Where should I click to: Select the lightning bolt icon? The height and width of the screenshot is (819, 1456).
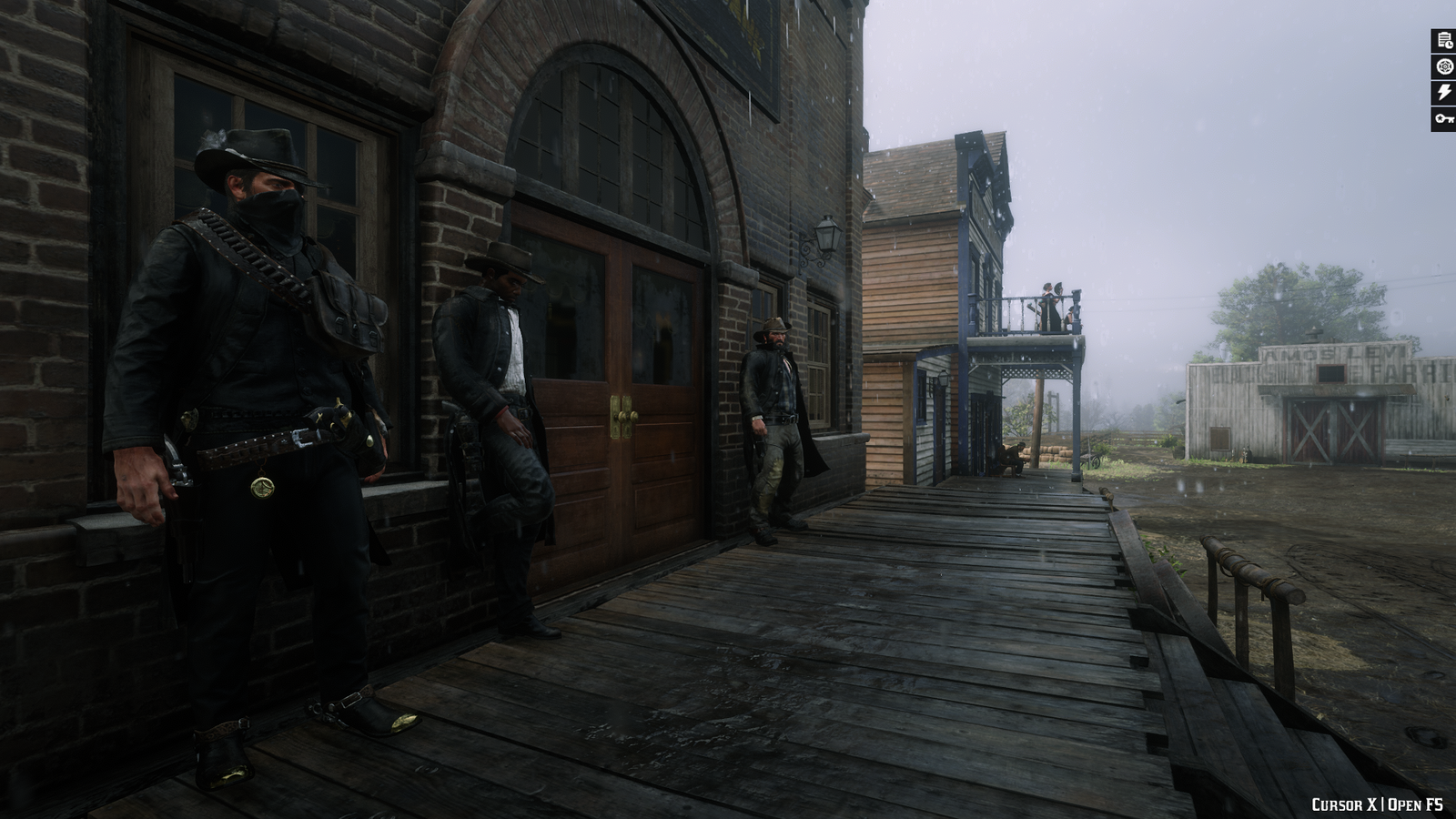[x=1443, y=92]
